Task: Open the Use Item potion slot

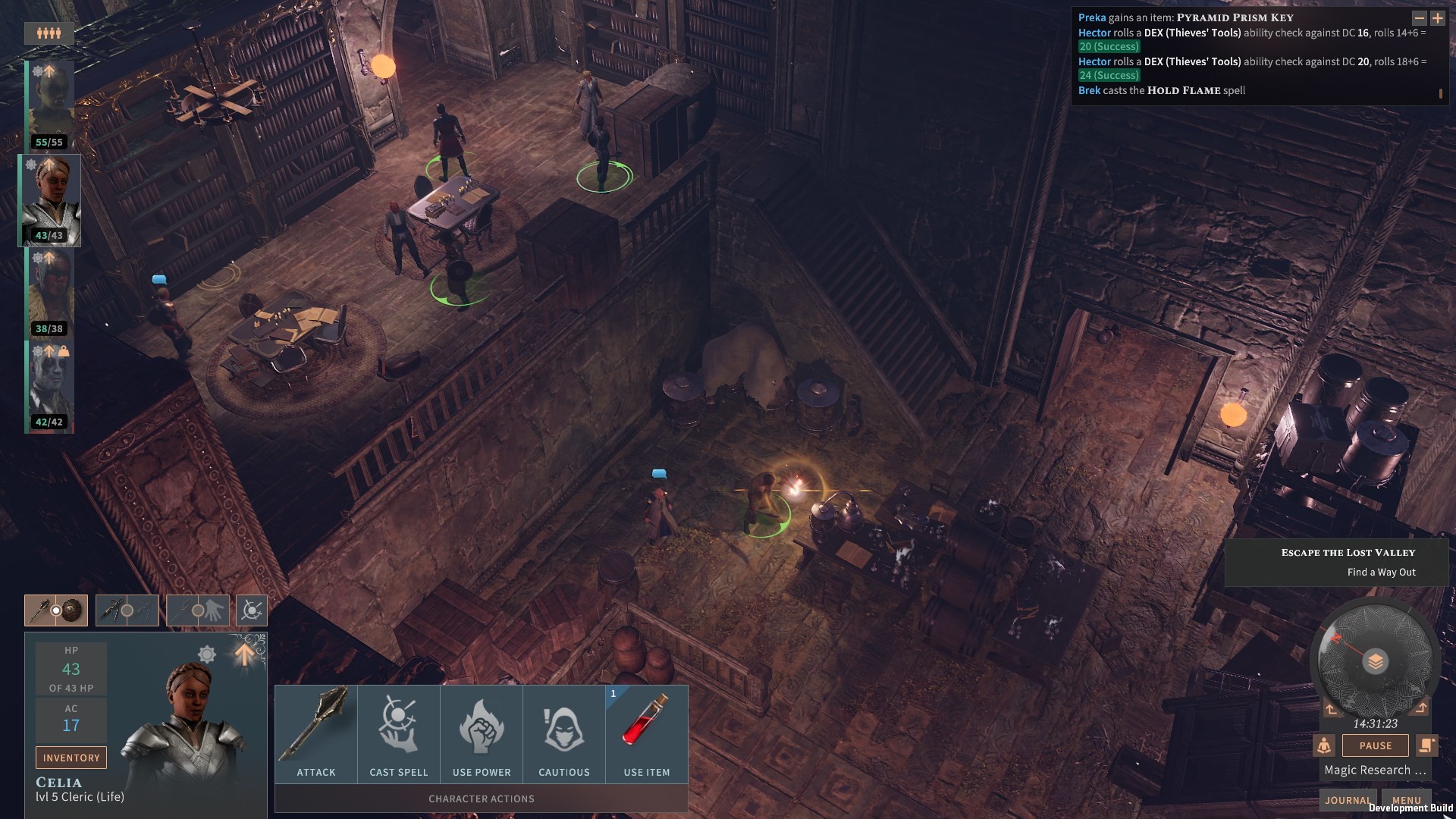Action: (x=646, y=732)
